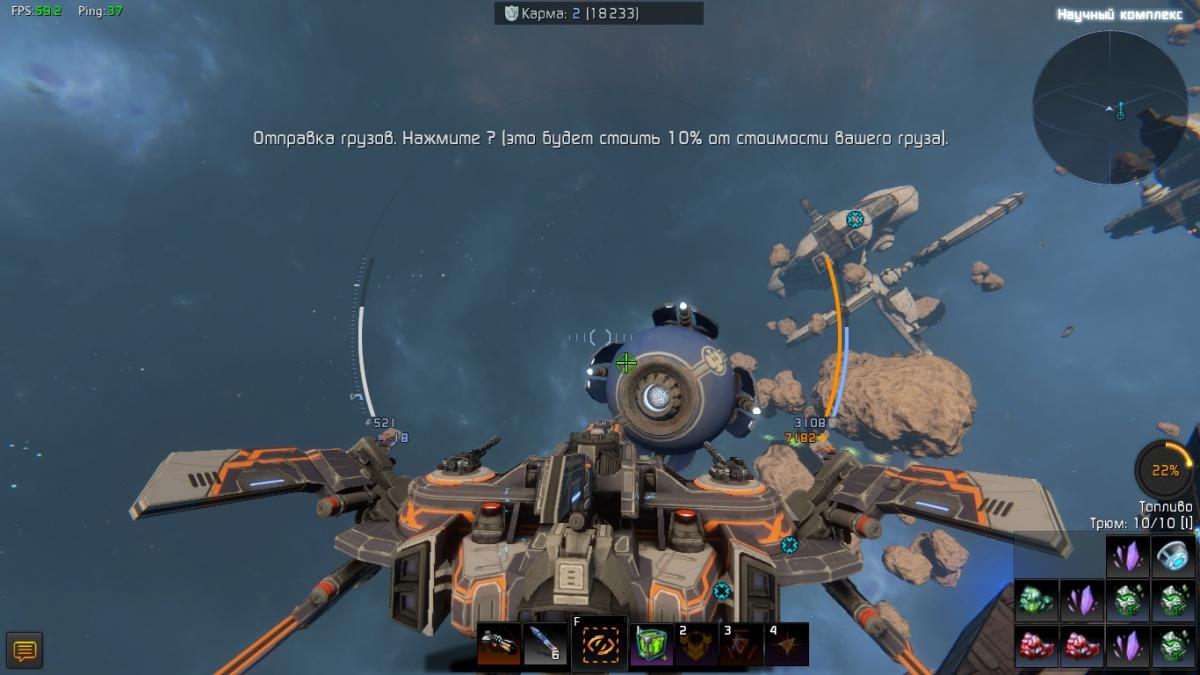Image resolution: width=1200 pixels, height=675 pixels.
Task: Click the fuel gauge showing 22%
Action: pos(1164,470)
